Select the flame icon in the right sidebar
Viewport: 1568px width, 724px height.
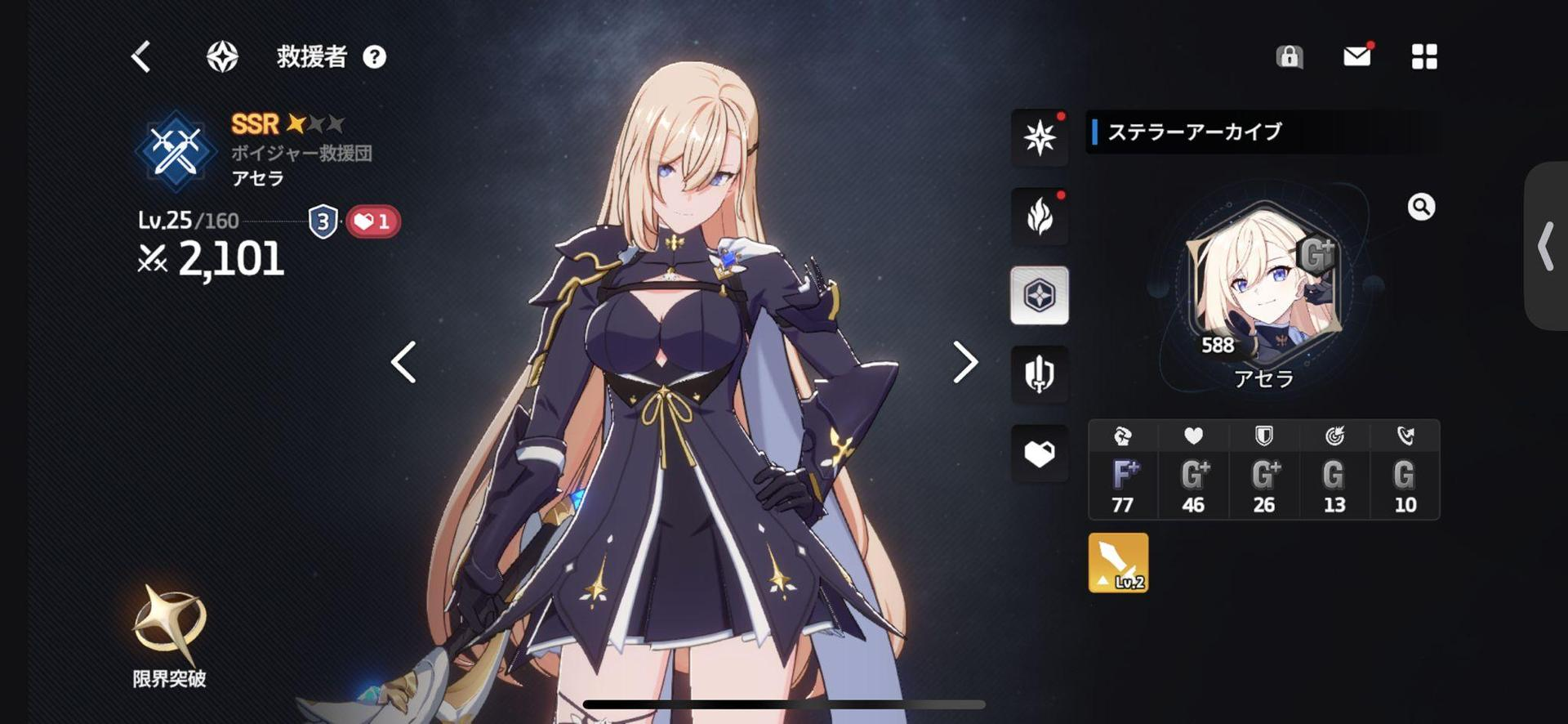(1039, 217)
